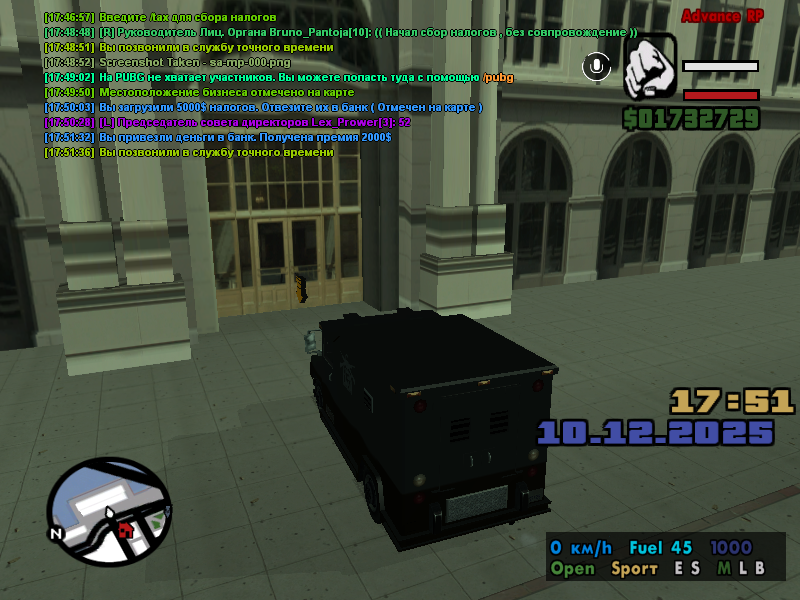The height and width of the screenshot is (600, 800).
Task: Click the orange /pubg command in chat
Action: point(498,77)
